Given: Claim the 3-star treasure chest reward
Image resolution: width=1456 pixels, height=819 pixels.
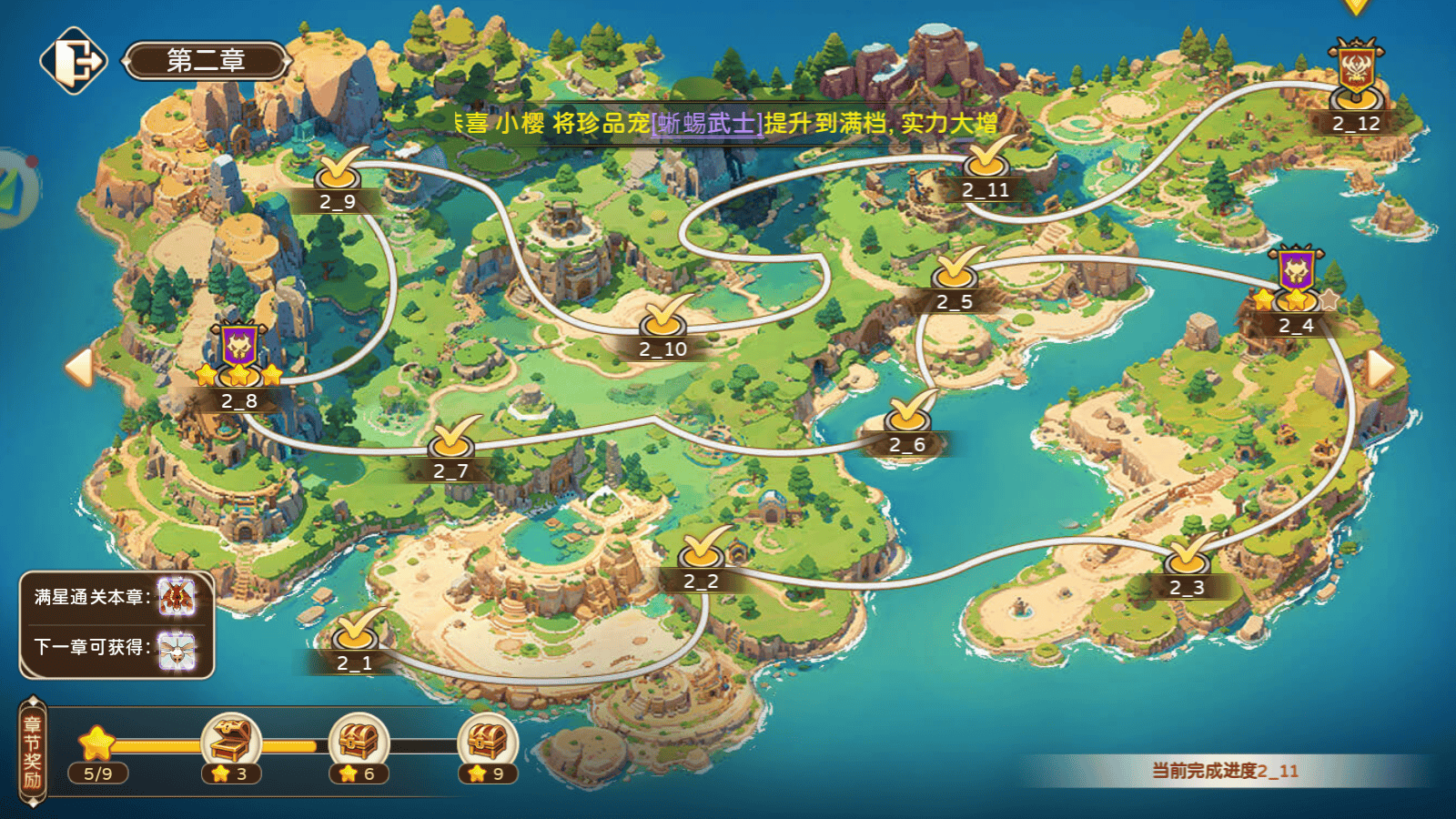Looking at the screenshot, I should tap(231, 741).
